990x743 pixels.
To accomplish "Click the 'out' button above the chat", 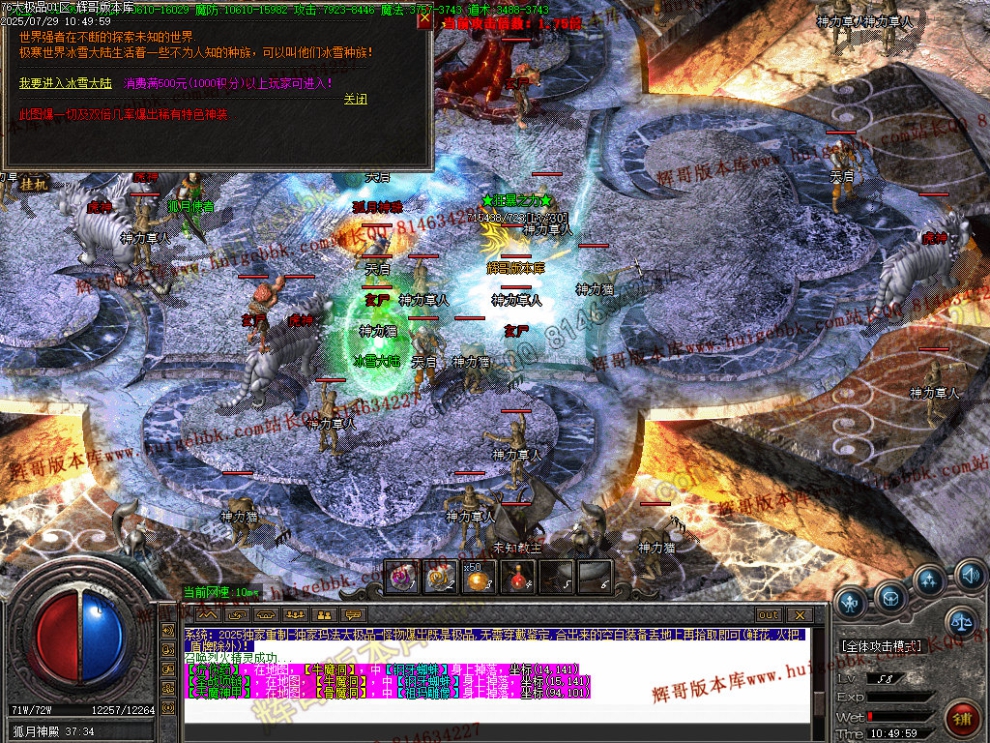I will point(768,614).
